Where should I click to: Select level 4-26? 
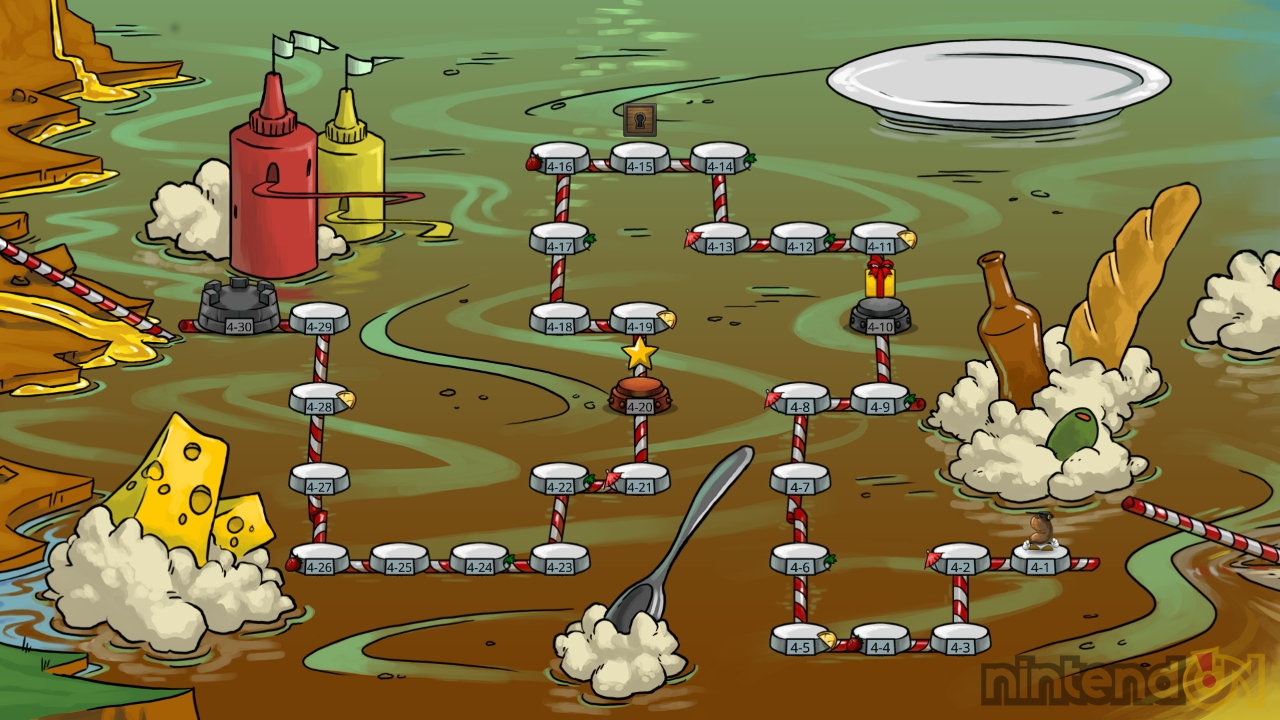point(320,561)
